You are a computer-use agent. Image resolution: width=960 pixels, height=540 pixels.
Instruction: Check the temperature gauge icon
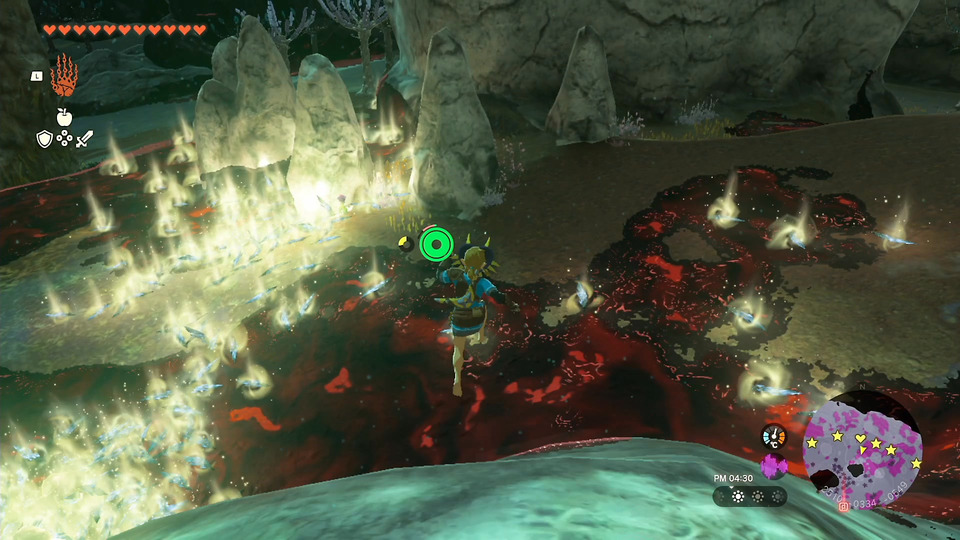click(x=773, y=435)
